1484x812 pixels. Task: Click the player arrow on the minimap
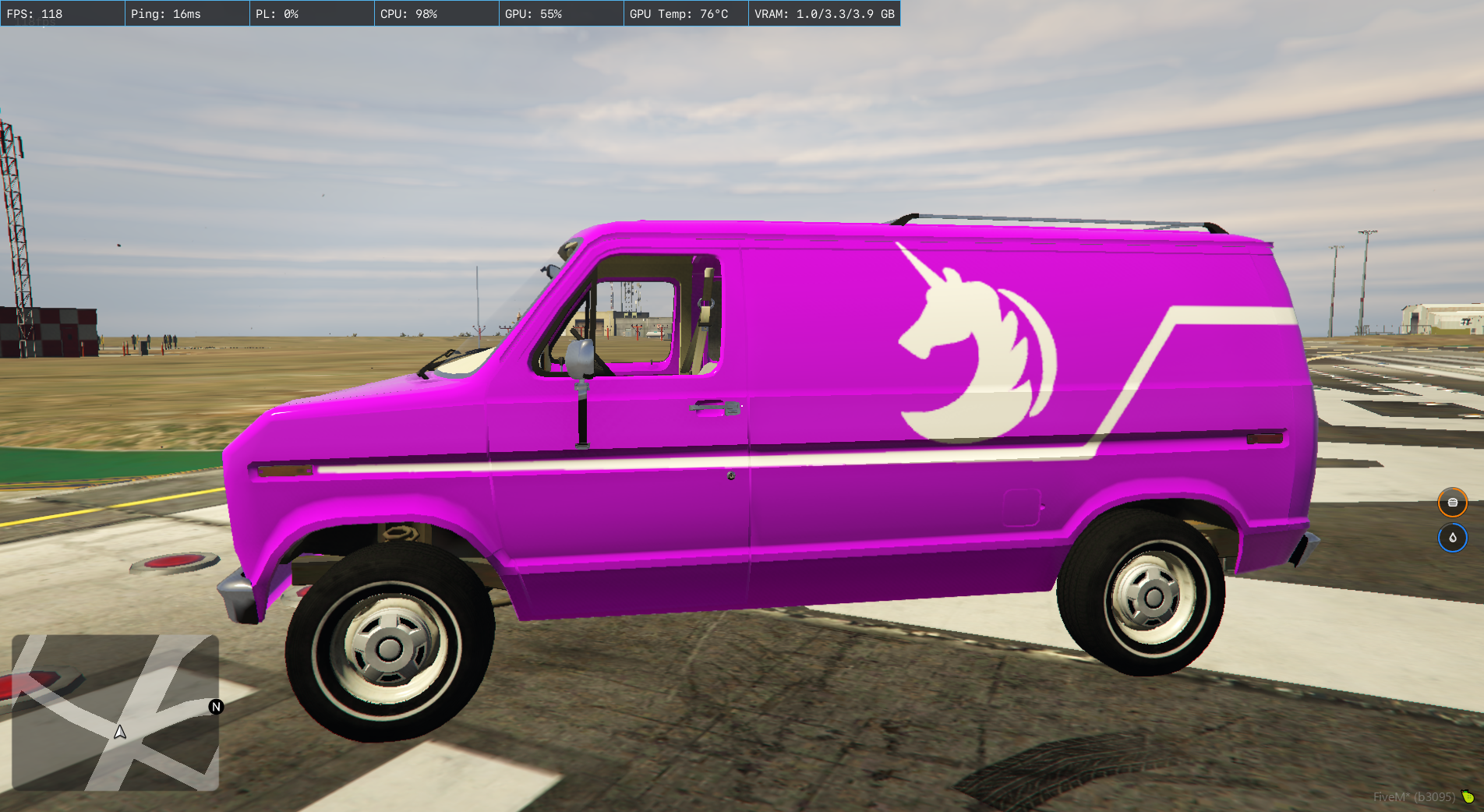[x=120, y=733]
